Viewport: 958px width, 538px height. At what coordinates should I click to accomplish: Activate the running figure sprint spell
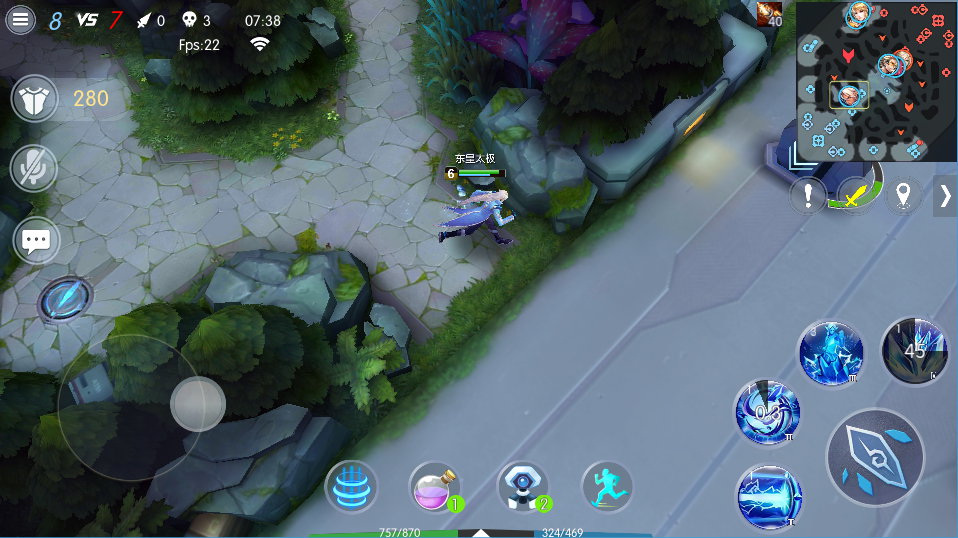point(607,488)
